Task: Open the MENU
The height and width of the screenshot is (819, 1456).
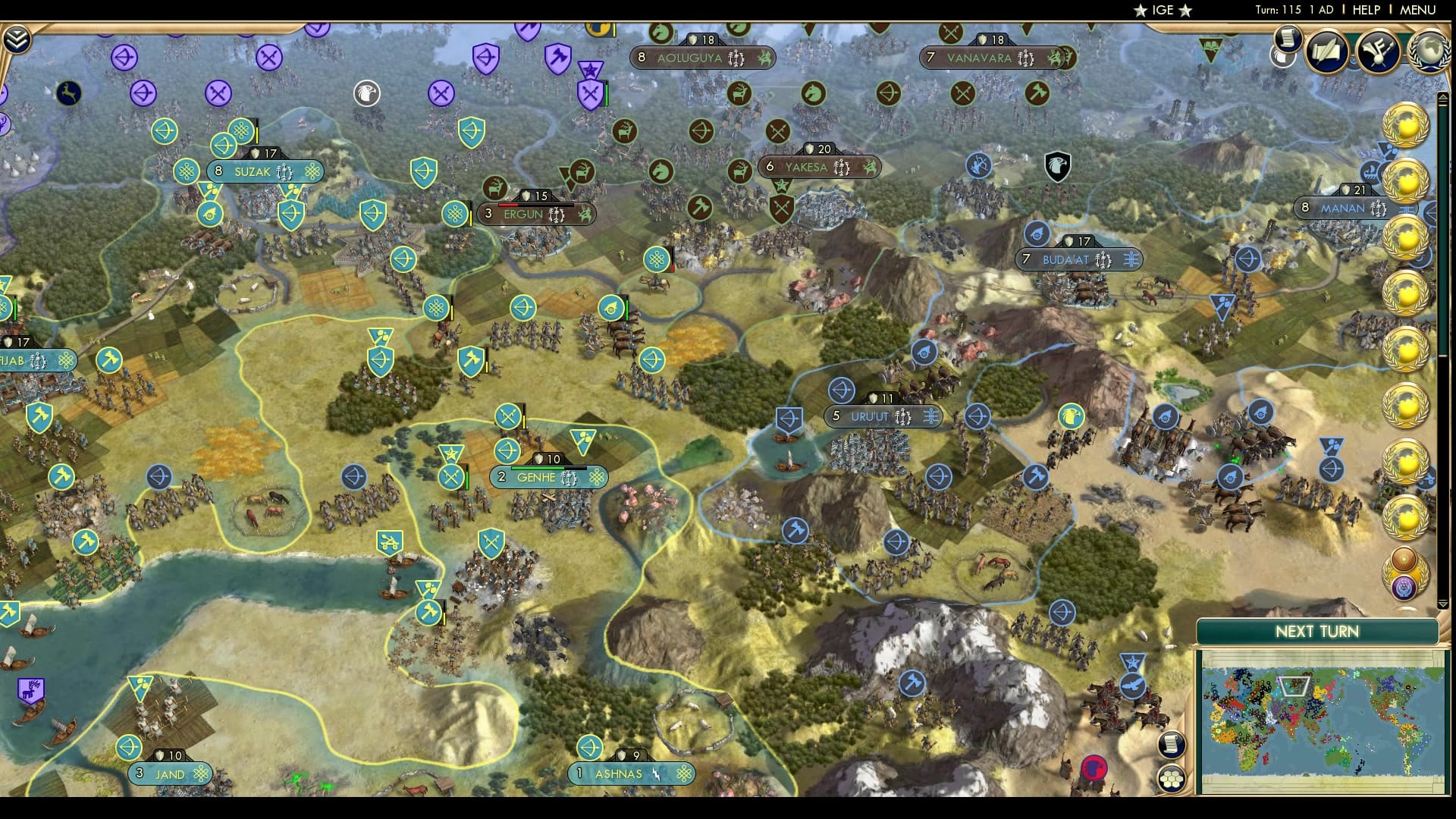Action: coord(1417,10)
